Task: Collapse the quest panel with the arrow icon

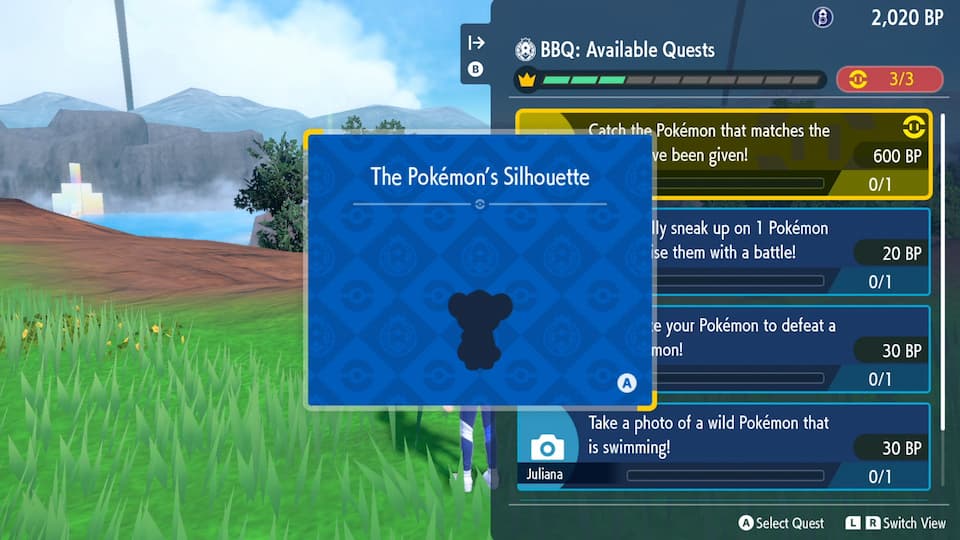Action: tap(476, 42)
